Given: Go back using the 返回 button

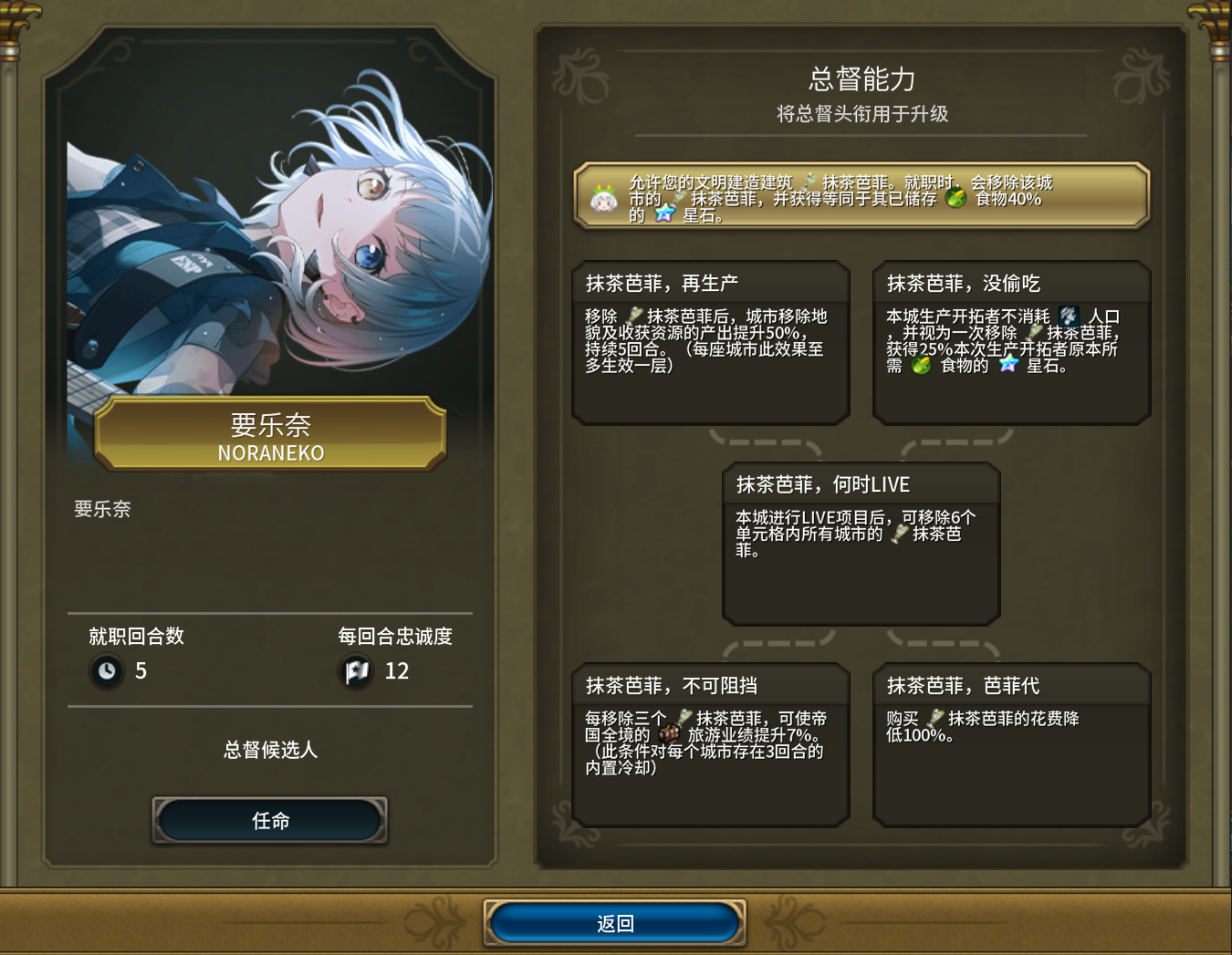Looking at the screenshot, I should pyautogui.click(x=614, y=923).
